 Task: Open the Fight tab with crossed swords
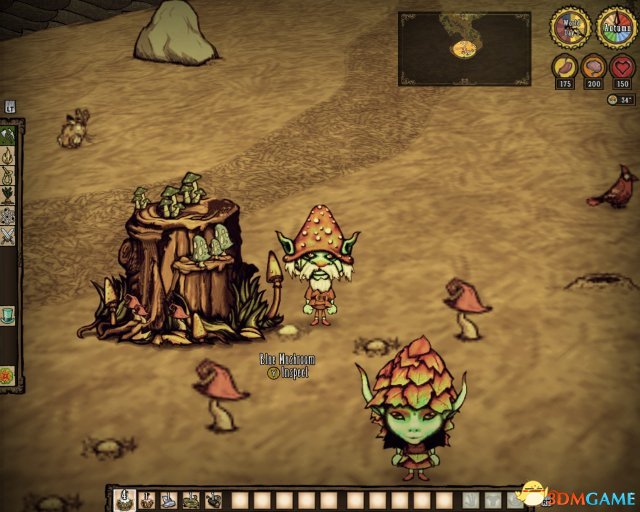click(x=9, y=235)
